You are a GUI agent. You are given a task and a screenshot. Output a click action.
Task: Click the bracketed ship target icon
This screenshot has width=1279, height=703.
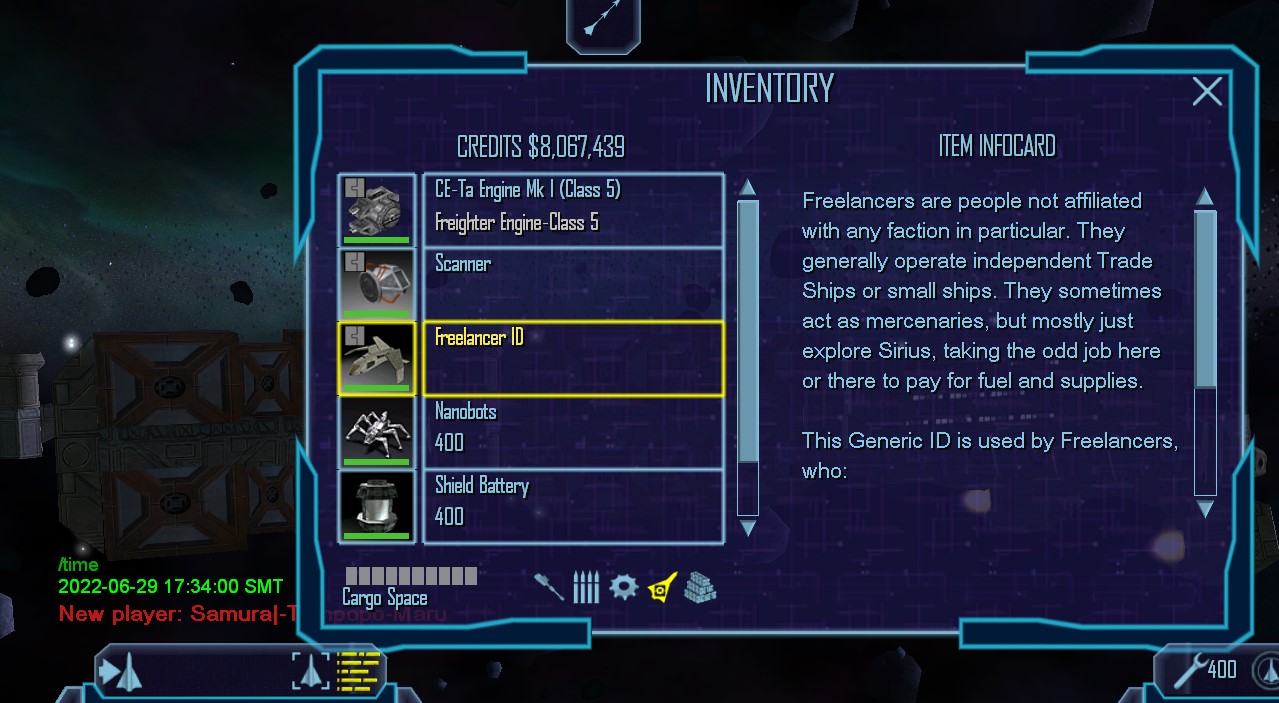(x=311, y=670)
